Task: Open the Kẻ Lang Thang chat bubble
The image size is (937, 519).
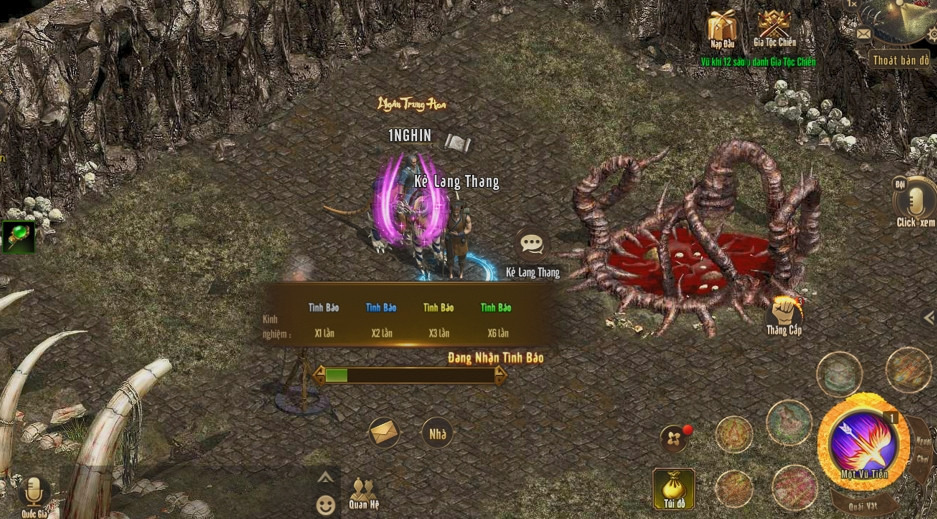Action: point(532,246)
